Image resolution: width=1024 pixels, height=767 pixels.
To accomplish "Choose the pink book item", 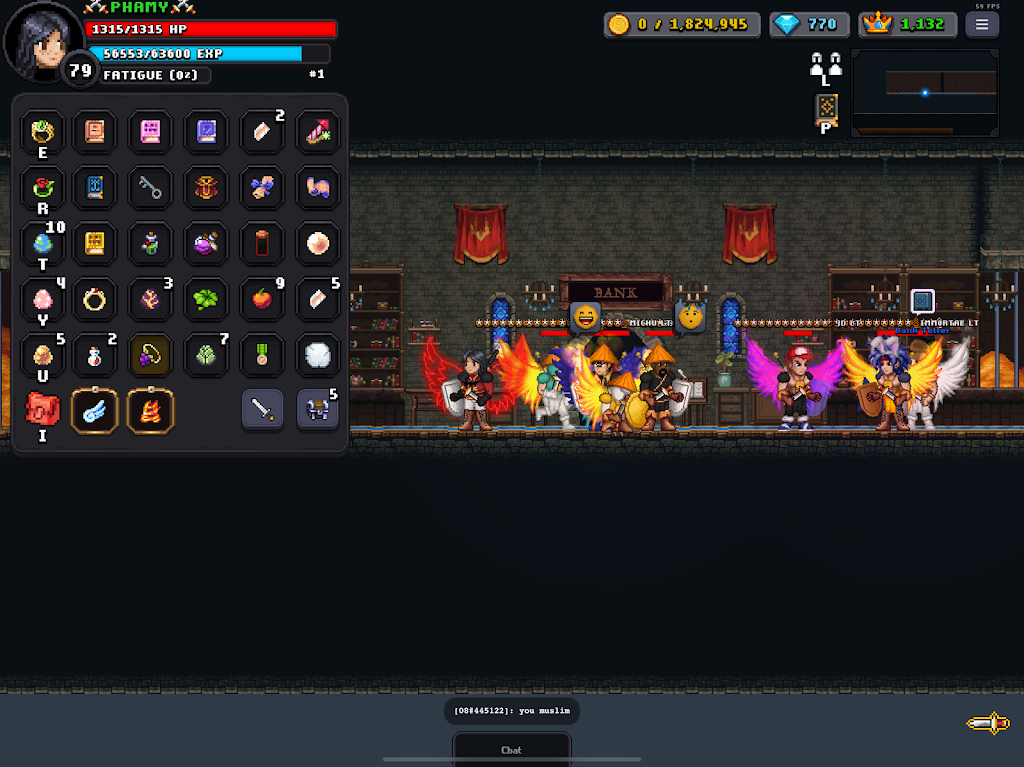I will 150,131.
